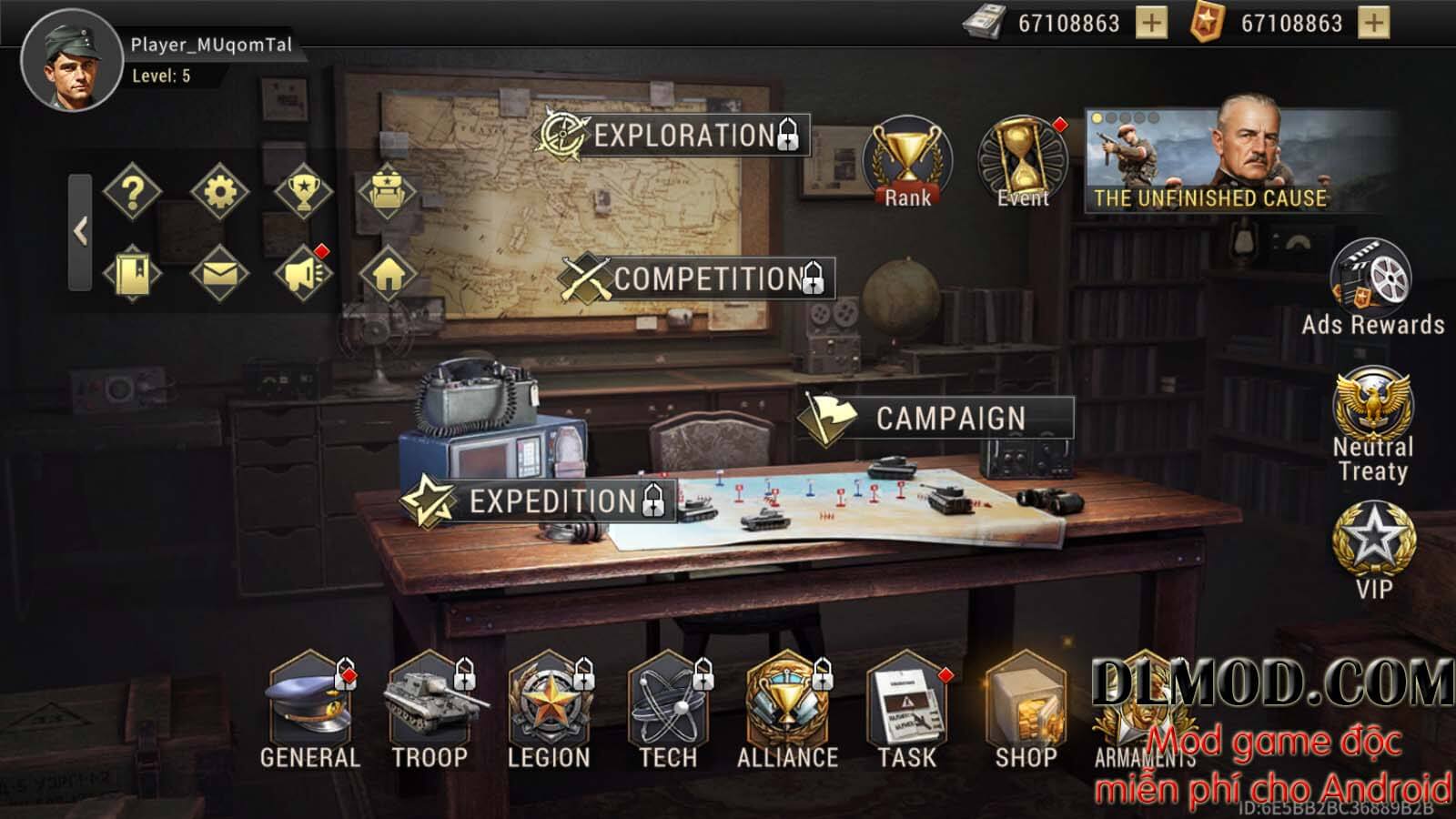Open the Troop menu
This screenshot has width=1456, height=819.
pyautogui.click(x=430, y=710)
